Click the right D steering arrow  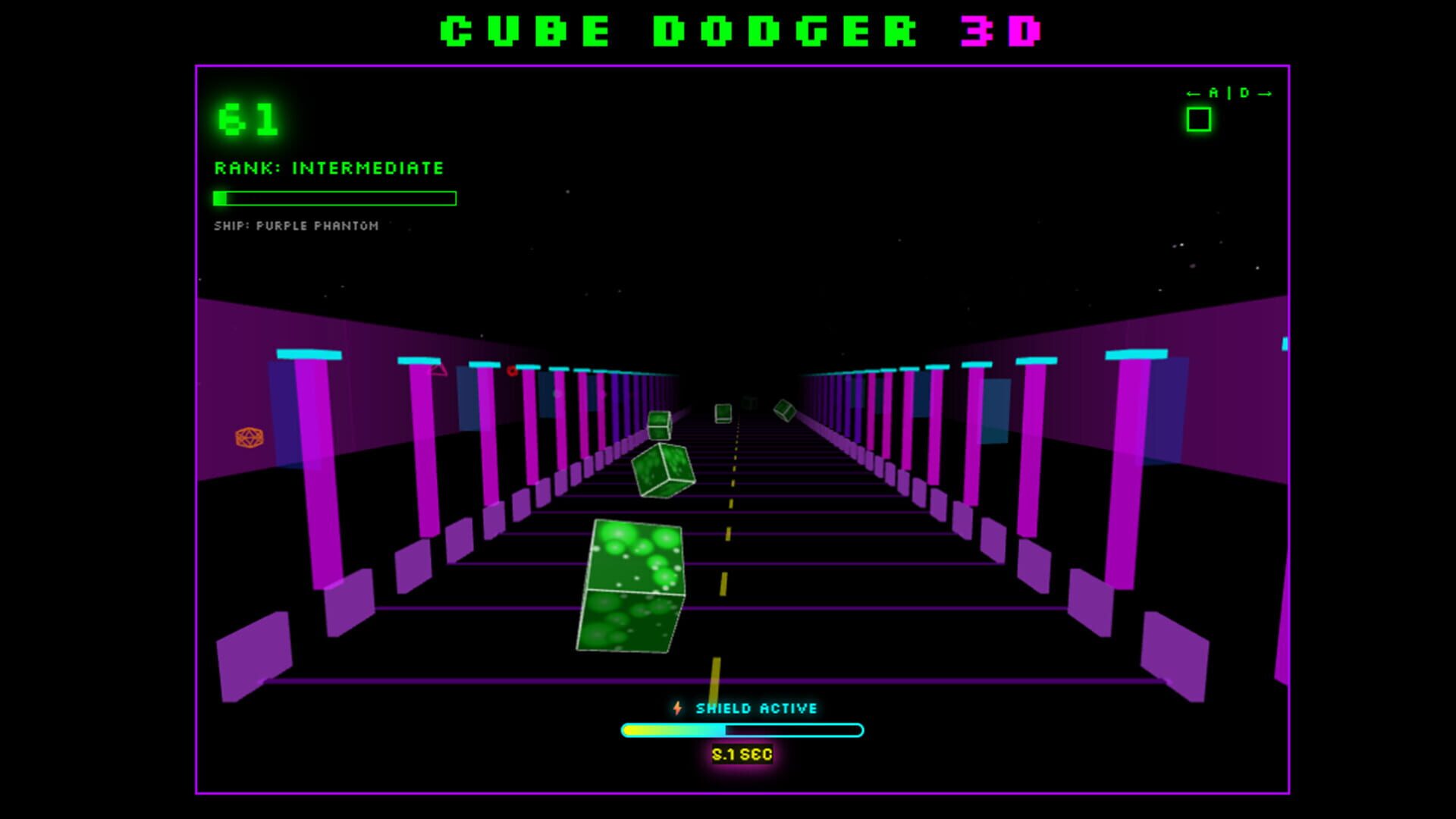pyautogui.click(x=1265, y=93)
